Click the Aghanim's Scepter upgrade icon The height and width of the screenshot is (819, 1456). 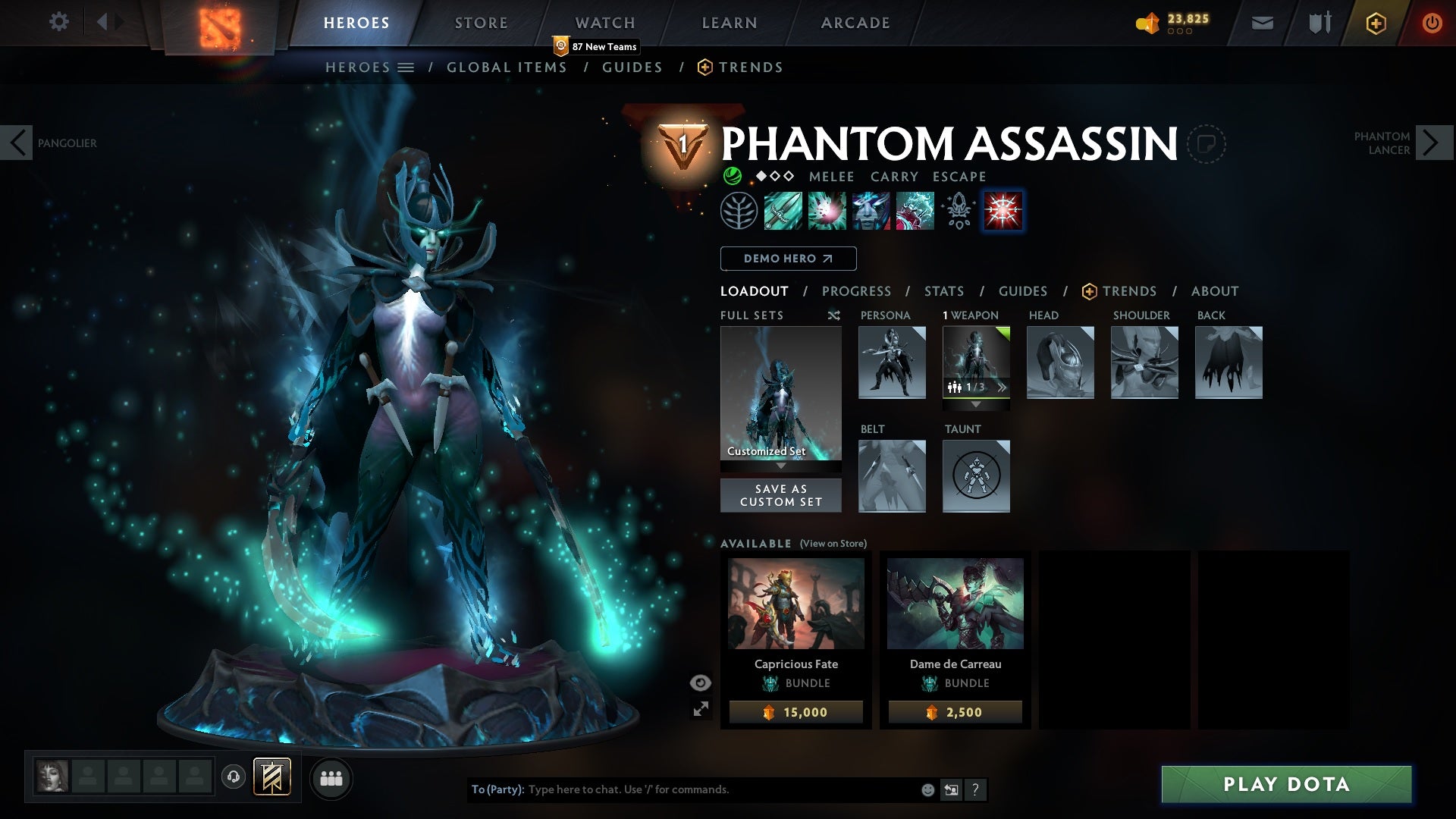pyautogui.click(x=957, y=212)
